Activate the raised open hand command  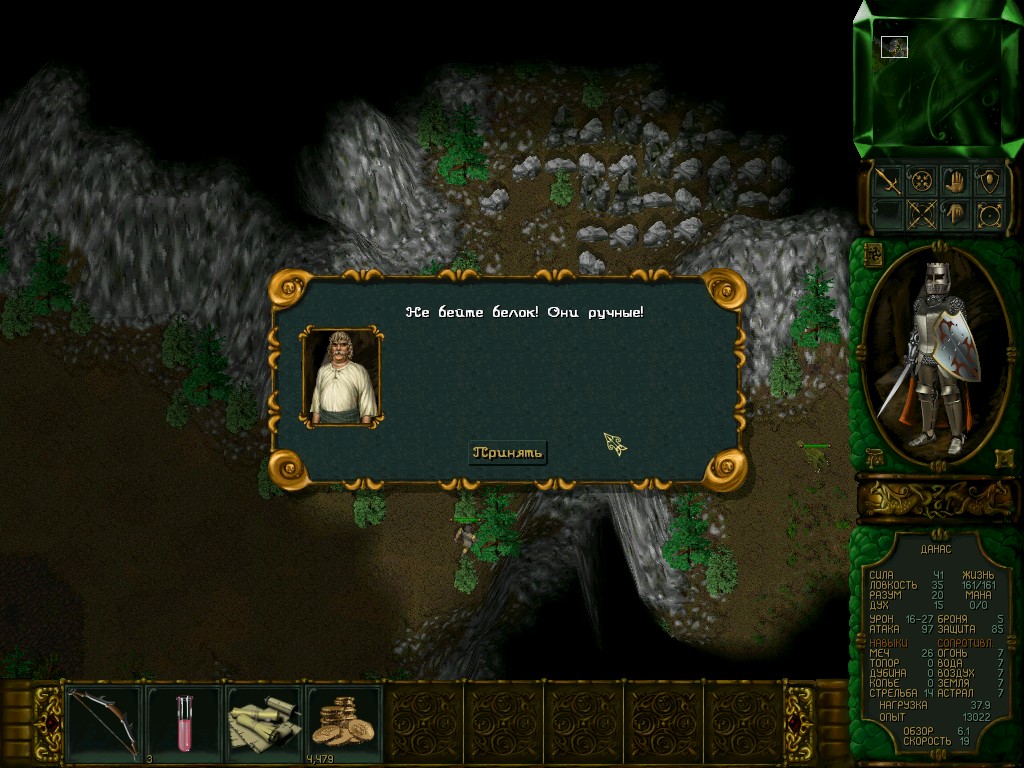point(954,181)
